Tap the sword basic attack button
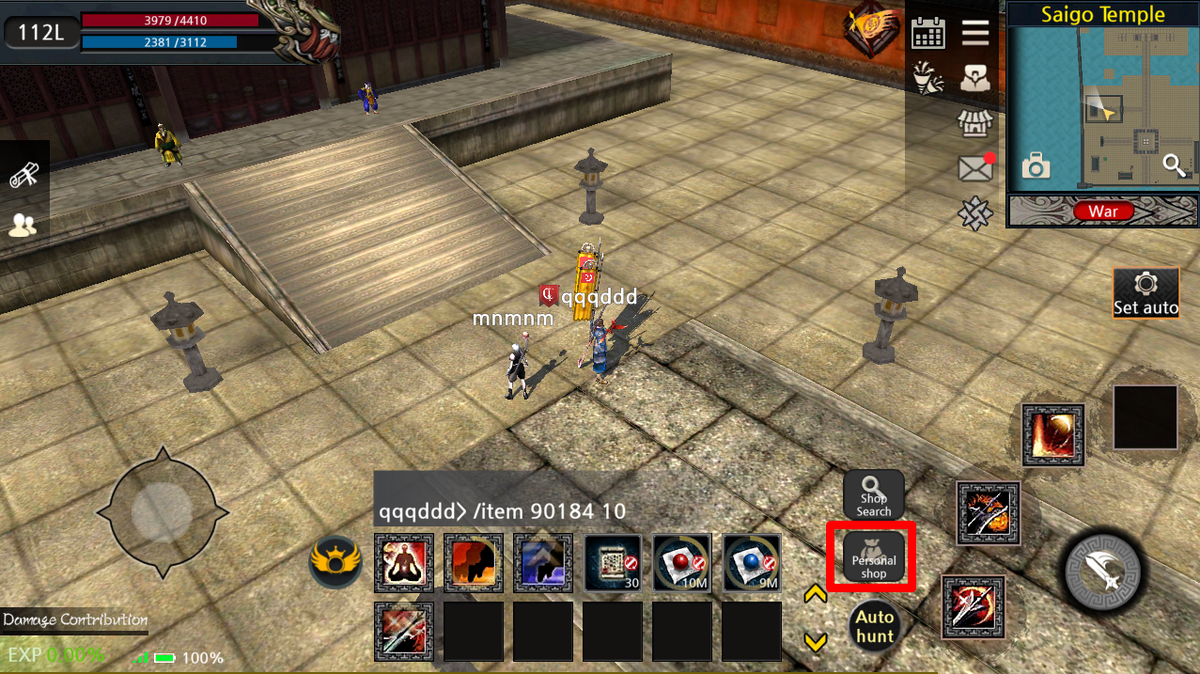Image resolution: width=1200 pixels, height=674 pixels. click(x=1100, y=569)
